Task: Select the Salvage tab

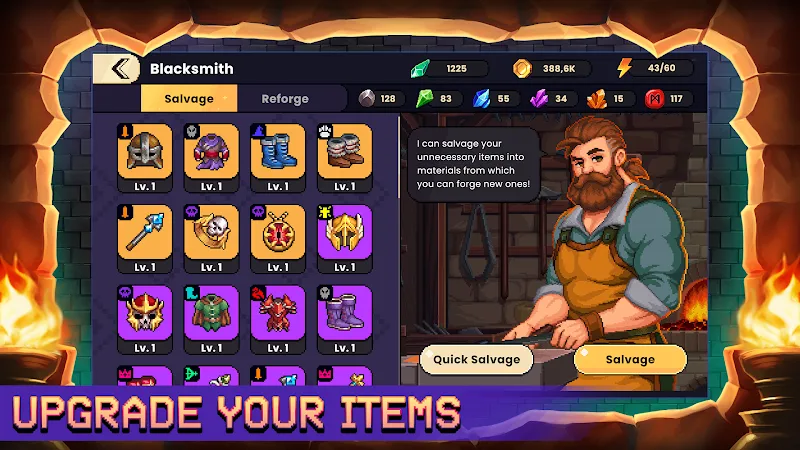Action: (188, 99)
